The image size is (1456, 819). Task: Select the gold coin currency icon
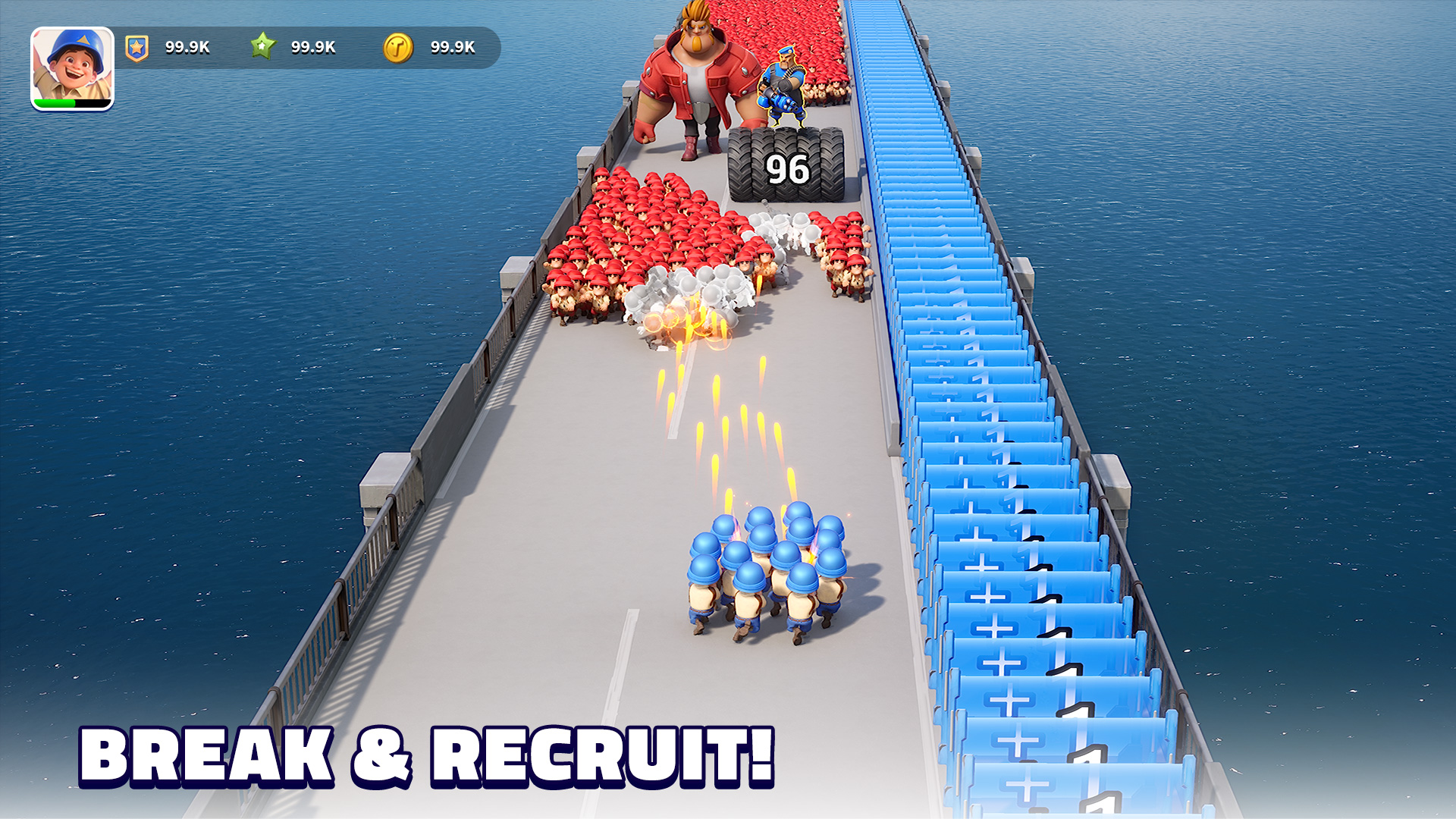398,46
